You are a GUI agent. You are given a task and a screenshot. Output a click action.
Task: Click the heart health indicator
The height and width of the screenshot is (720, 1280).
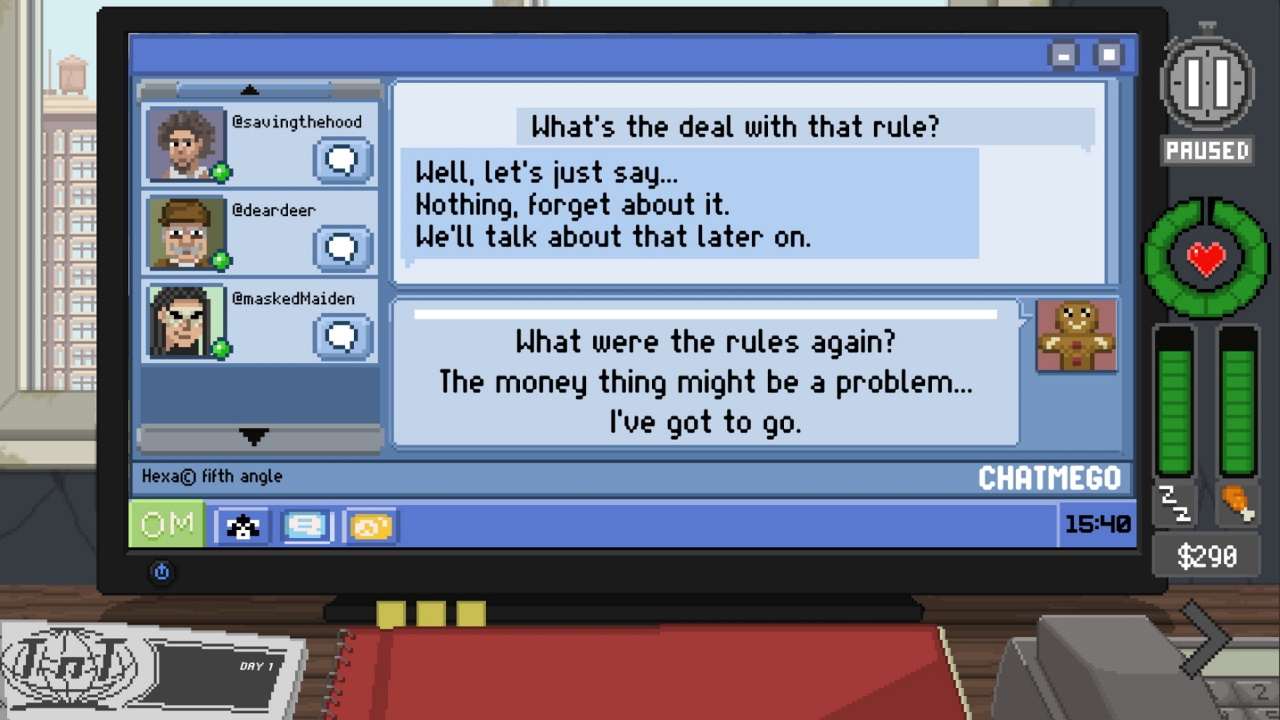tap(1205, 258)
